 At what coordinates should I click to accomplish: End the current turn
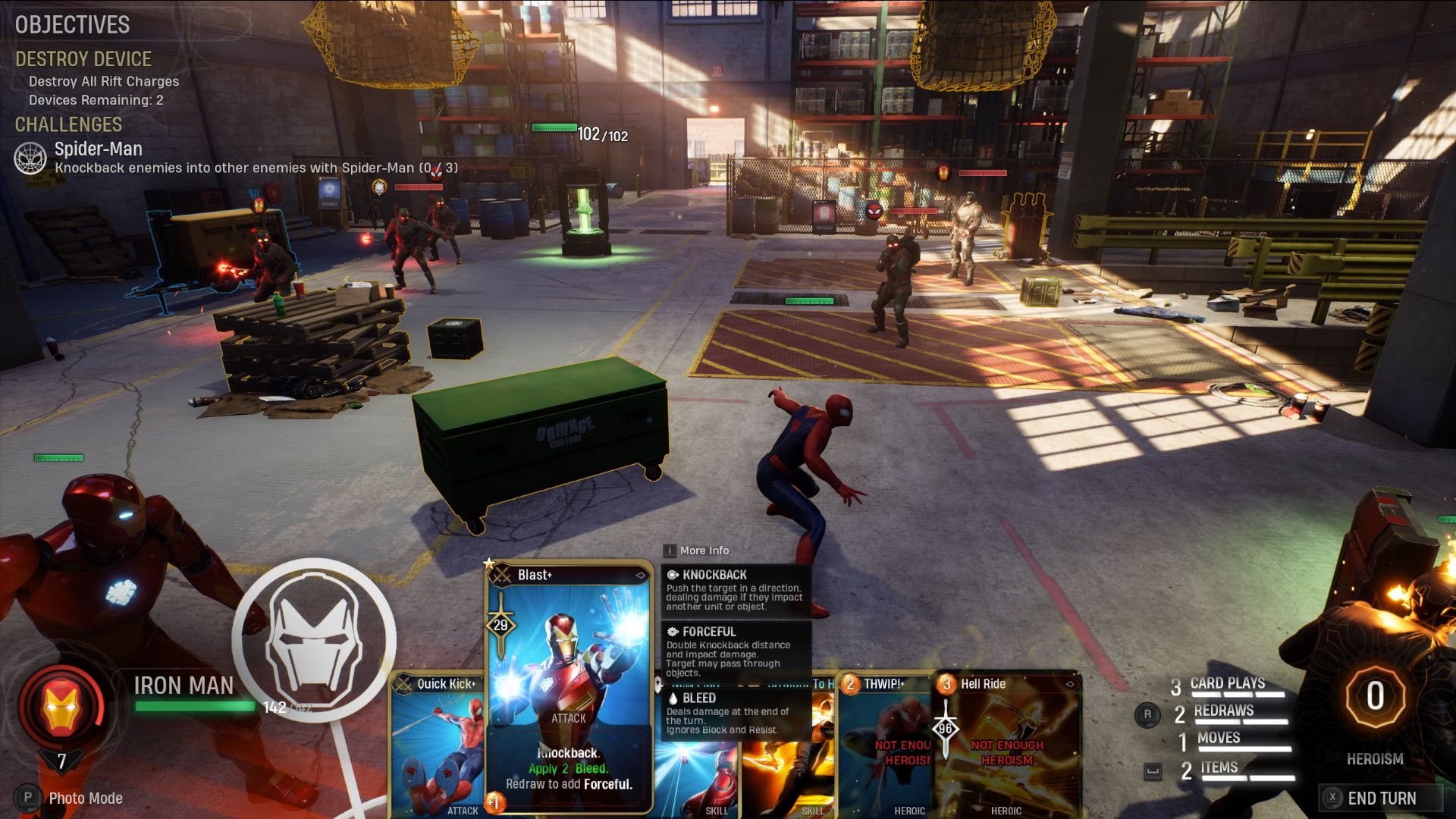tap(1380, 798)
